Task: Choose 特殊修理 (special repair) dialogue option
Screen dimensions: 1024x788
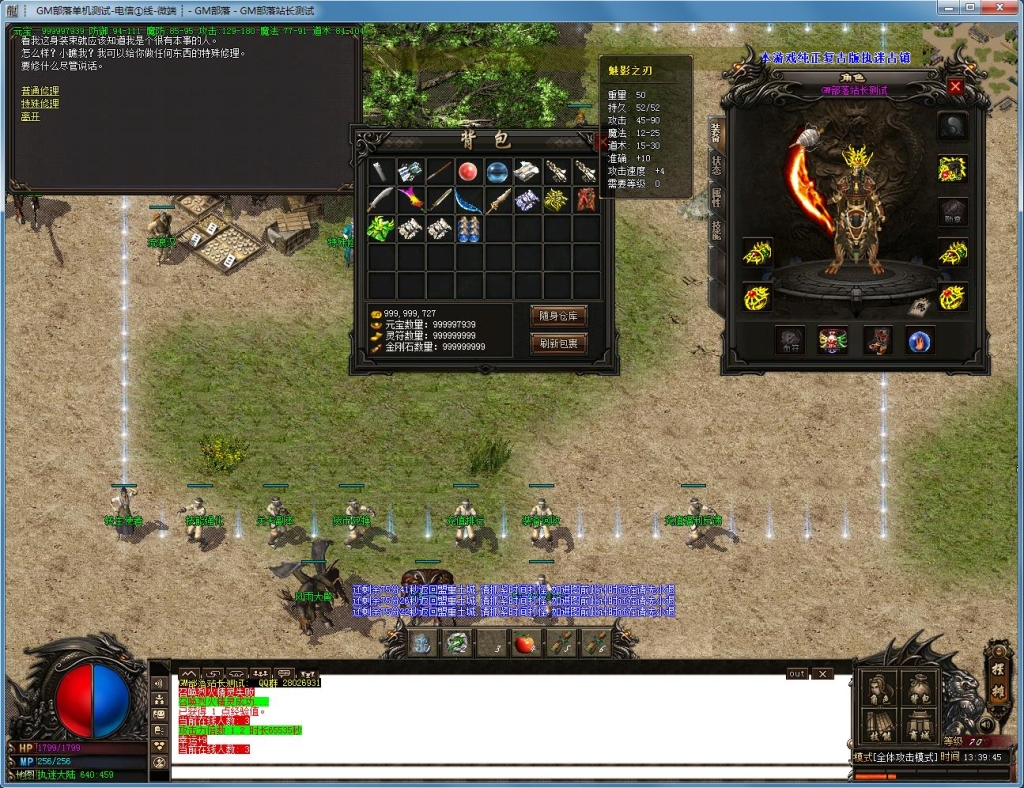Action: (40, 104)
